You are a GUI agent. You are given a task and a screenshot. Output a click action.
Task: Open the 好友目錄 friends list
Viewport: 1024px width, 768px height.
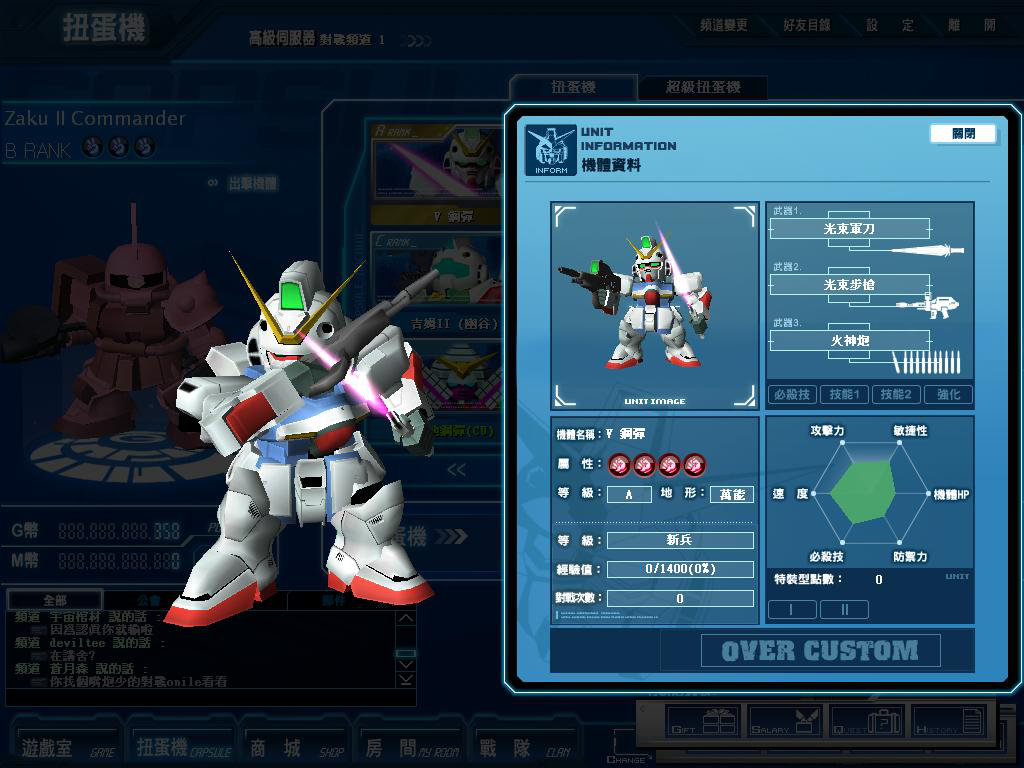806,25
